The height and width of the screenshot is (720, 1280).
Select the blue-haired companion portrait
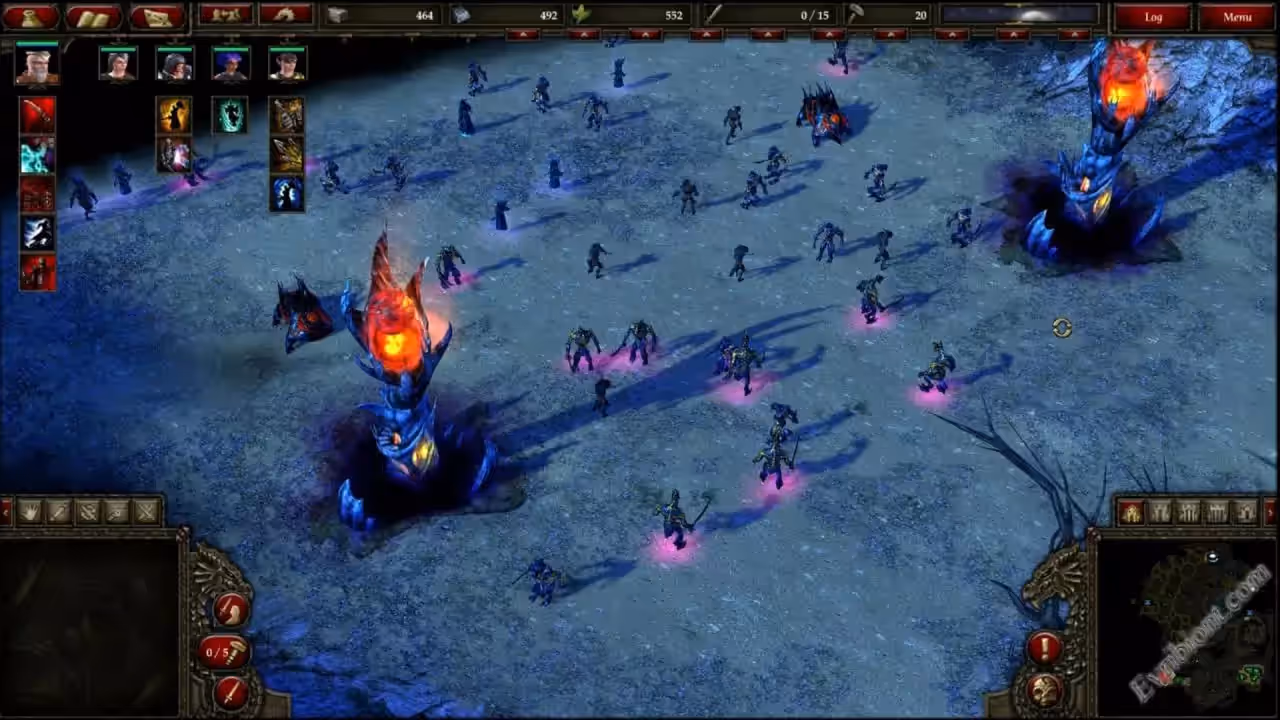coord(230,64)
